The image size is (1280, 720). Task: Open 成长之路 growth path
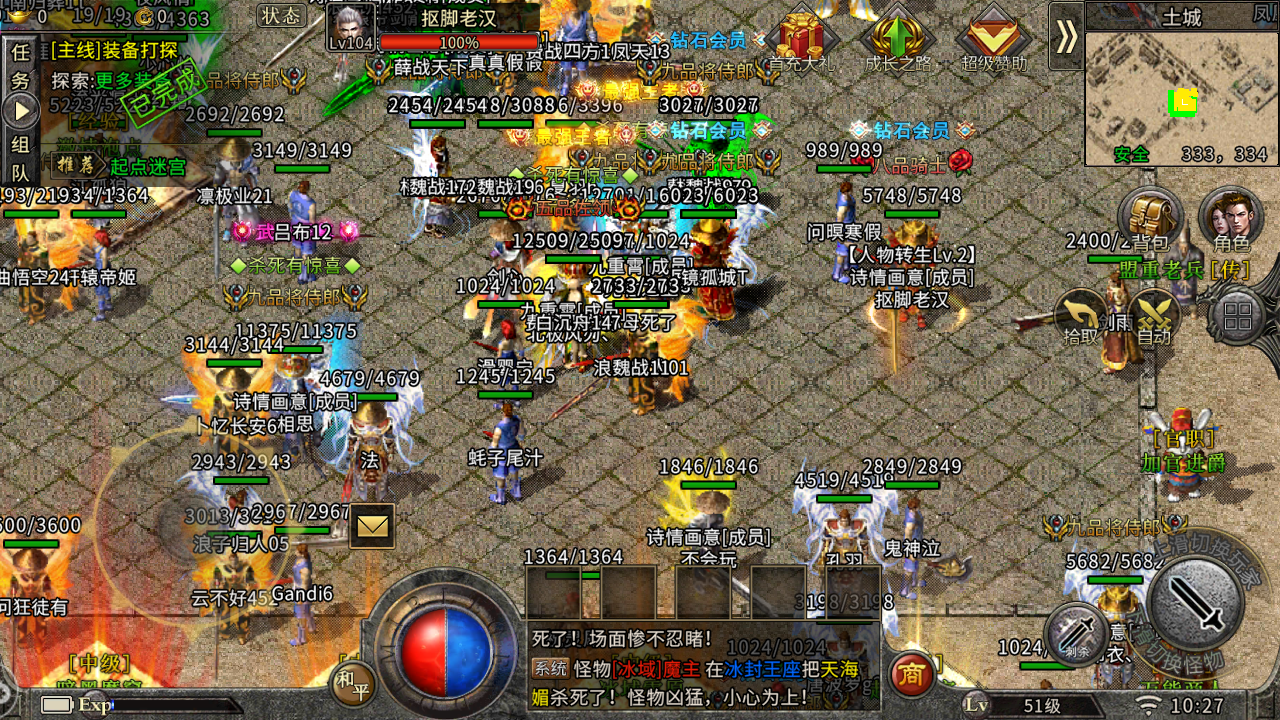click(897, 40)
